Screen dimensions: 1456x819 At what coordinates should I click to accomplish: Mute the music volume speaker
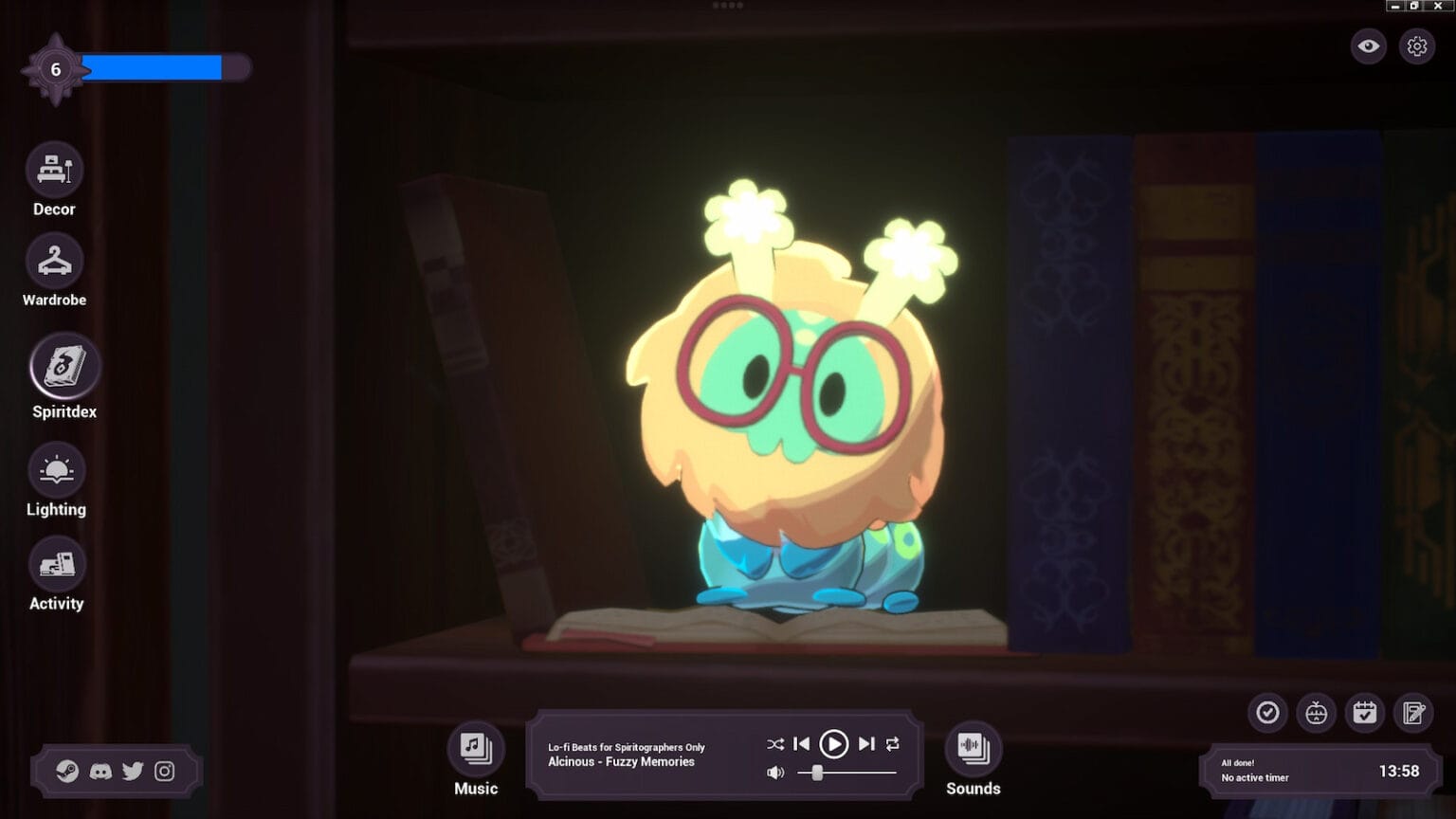(775, 772)
